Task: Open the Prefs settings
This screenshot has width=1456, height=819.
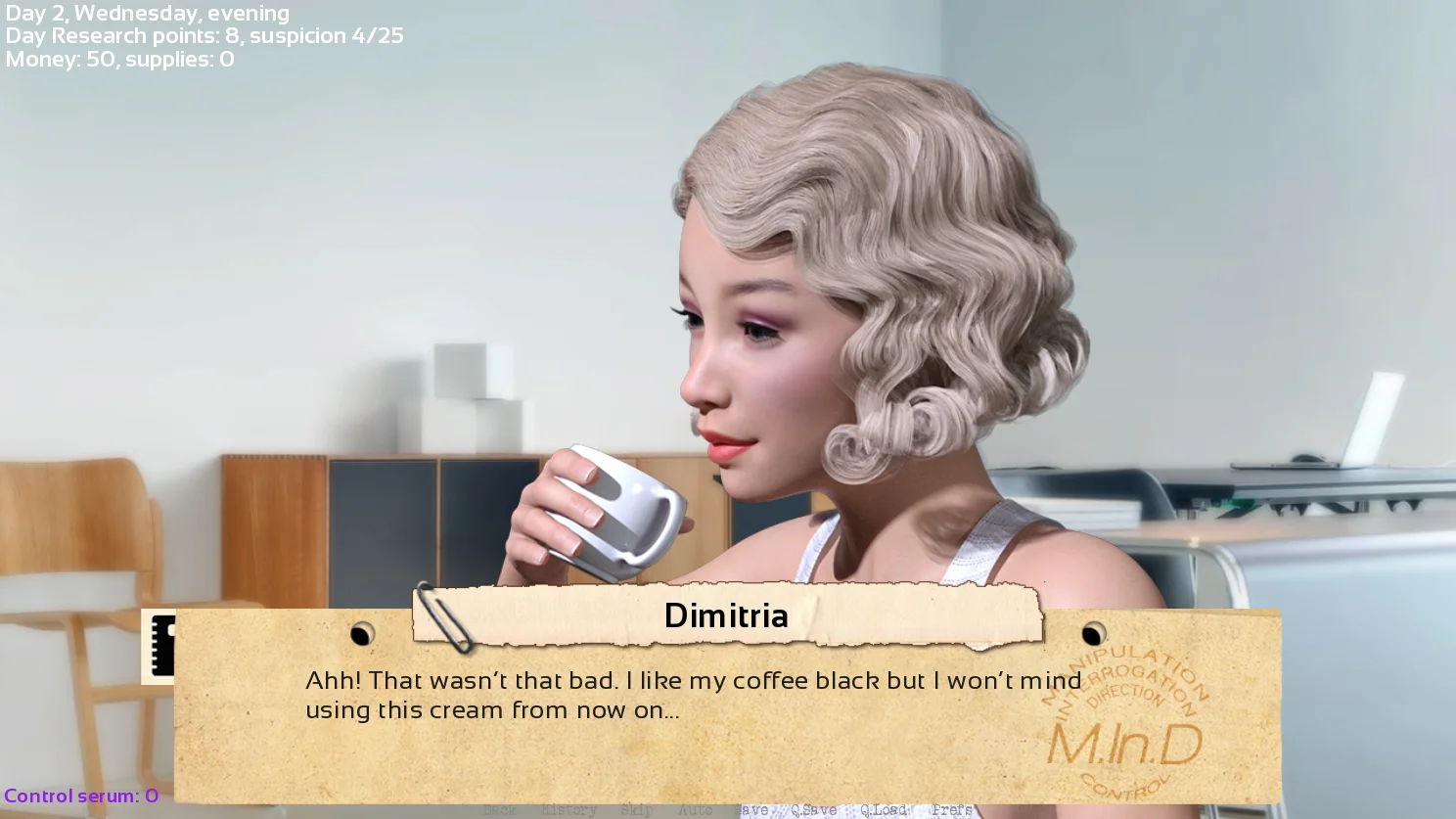Action: 951,810
